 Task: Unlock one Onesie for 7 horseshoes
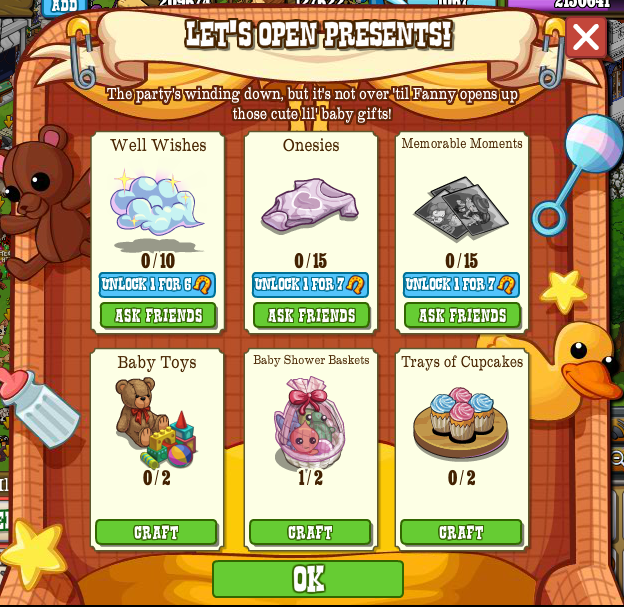pyautogui.click(x=310, y=285)
